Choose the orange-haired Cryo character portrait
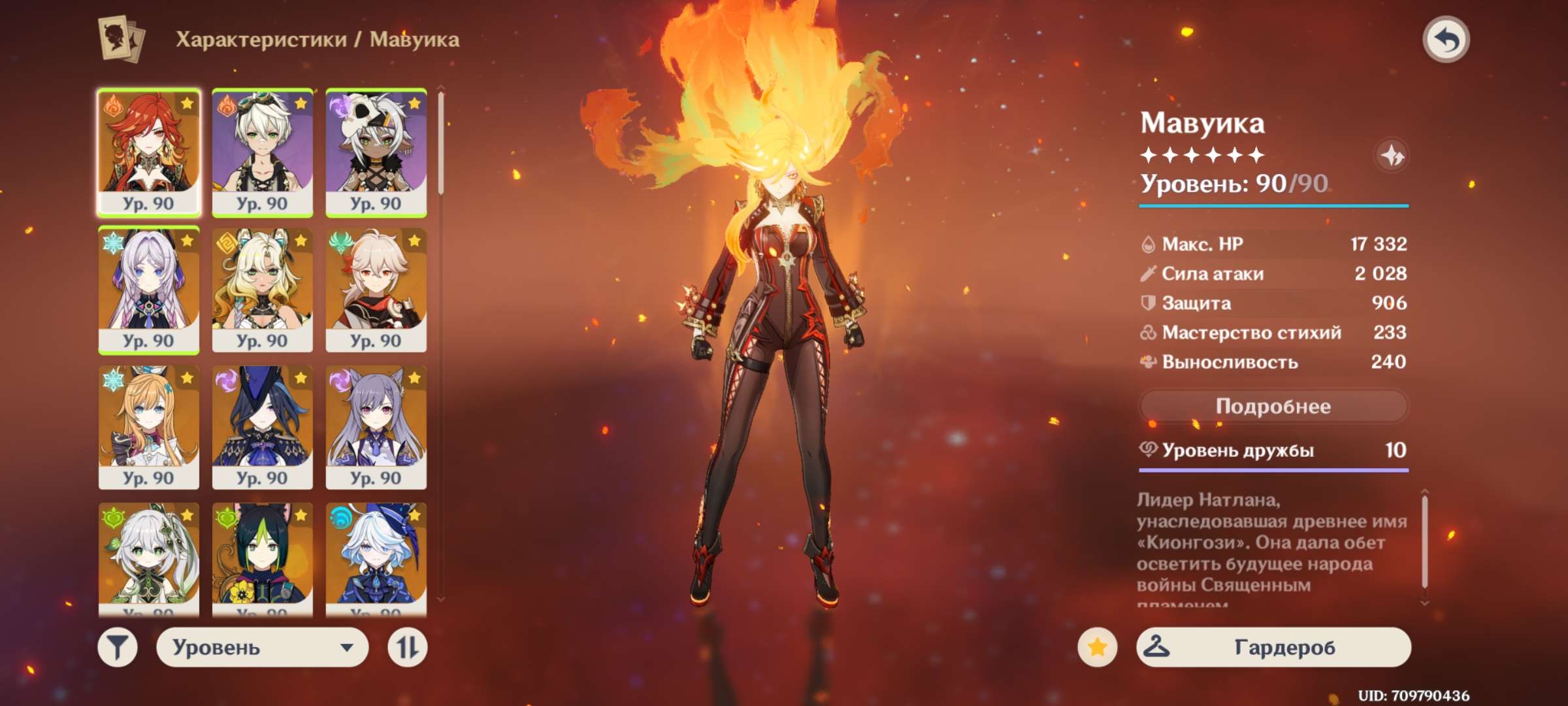This screenshot has width=1568, height=706. [149, 427]
